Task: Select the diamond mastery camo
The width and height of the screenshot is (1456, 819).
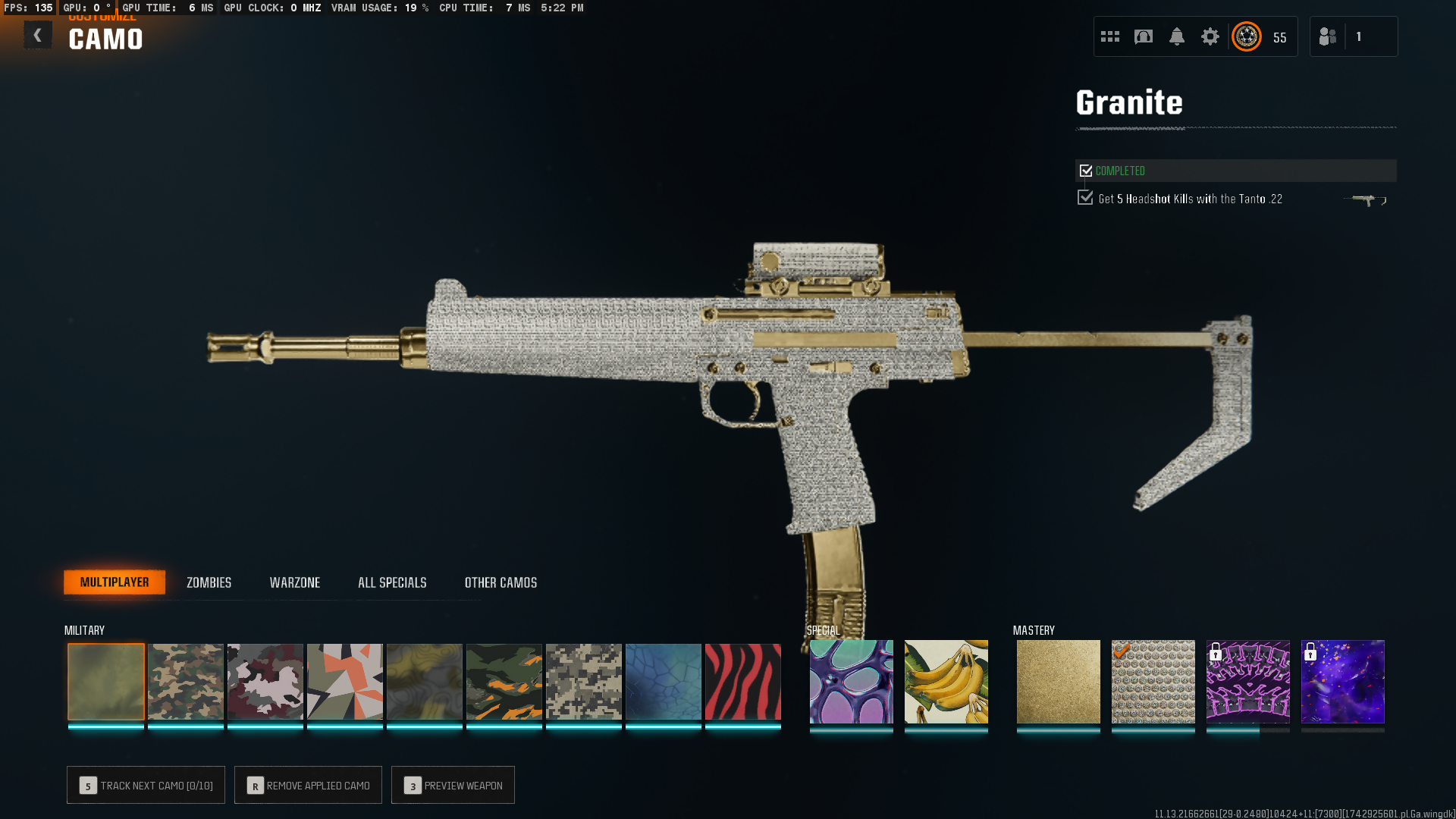Action: [x=1153, y=682]
